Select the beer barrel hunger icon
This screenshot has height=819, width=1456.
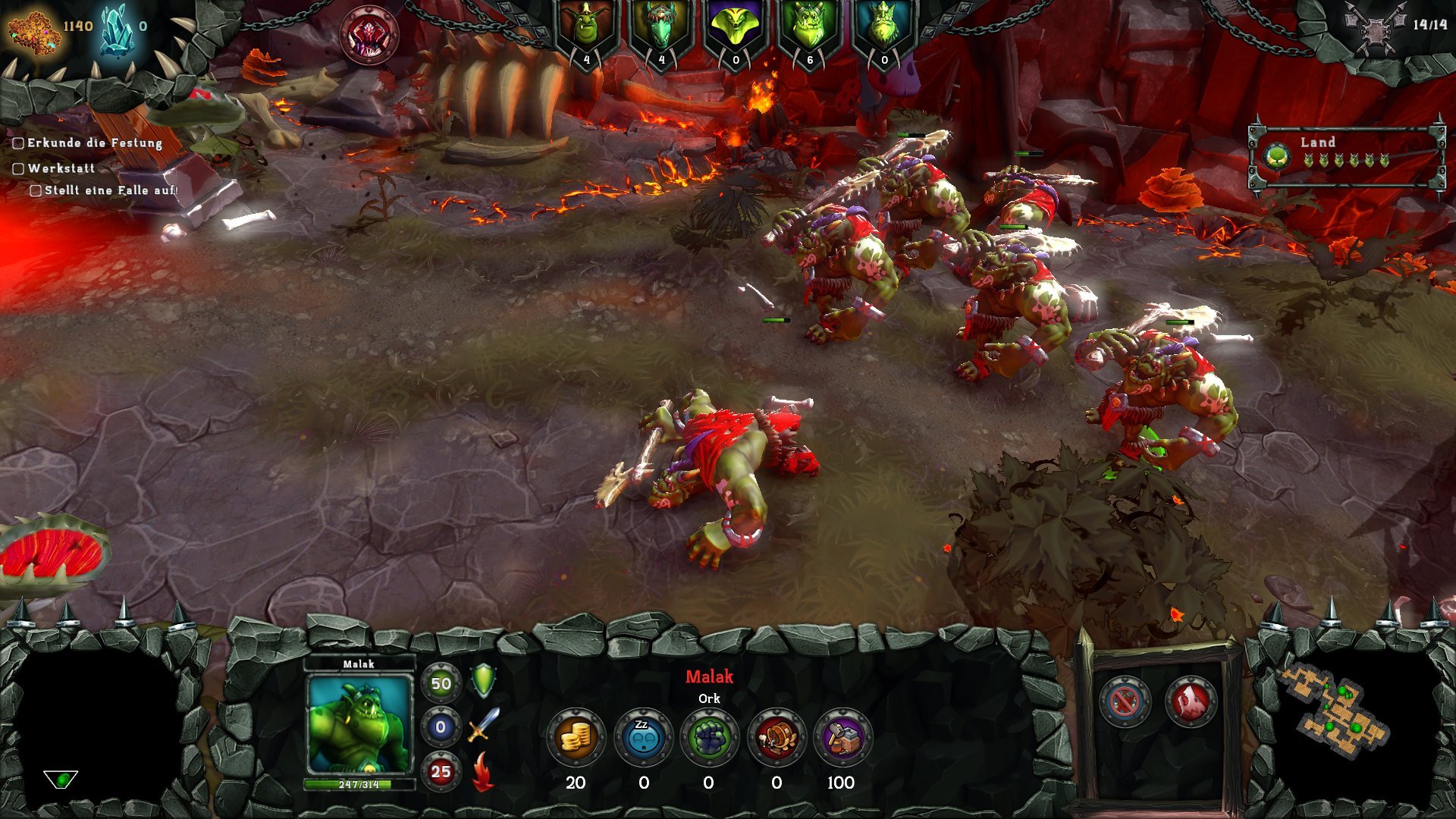776,738
